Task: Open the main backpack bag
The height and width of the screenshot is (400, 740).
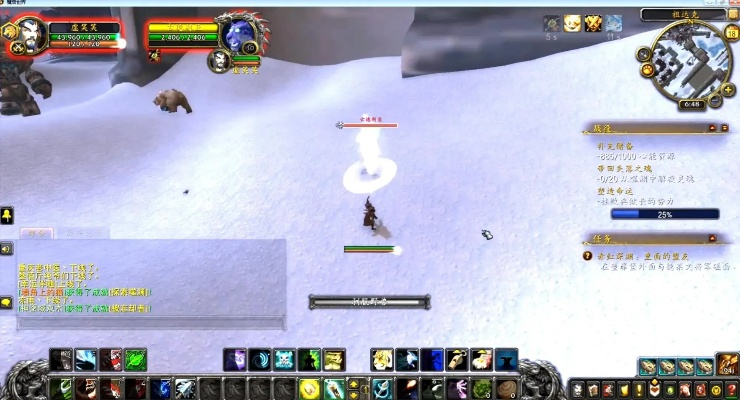Action: coord(727,366)
